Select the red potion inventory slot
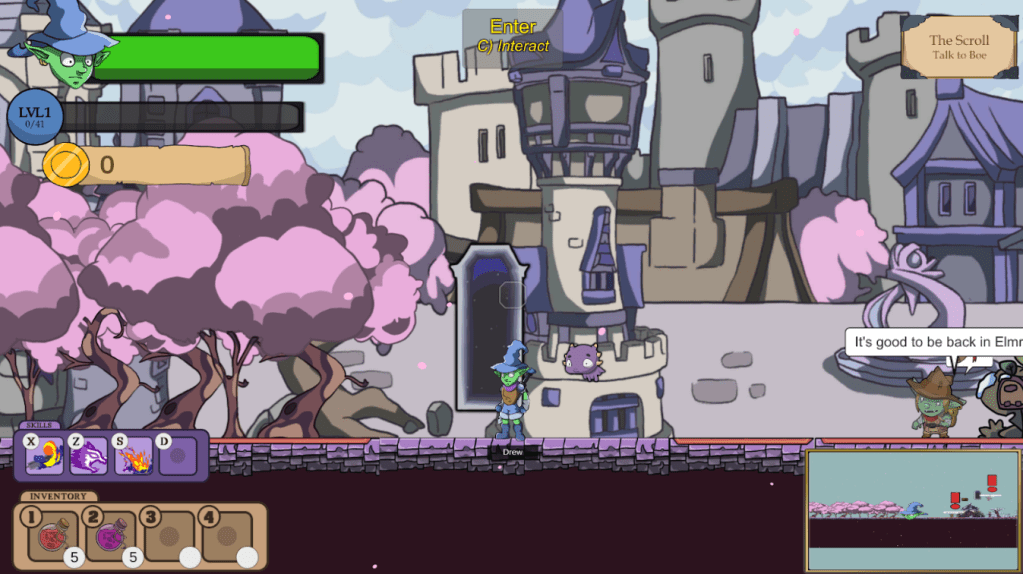 point(52,537)
